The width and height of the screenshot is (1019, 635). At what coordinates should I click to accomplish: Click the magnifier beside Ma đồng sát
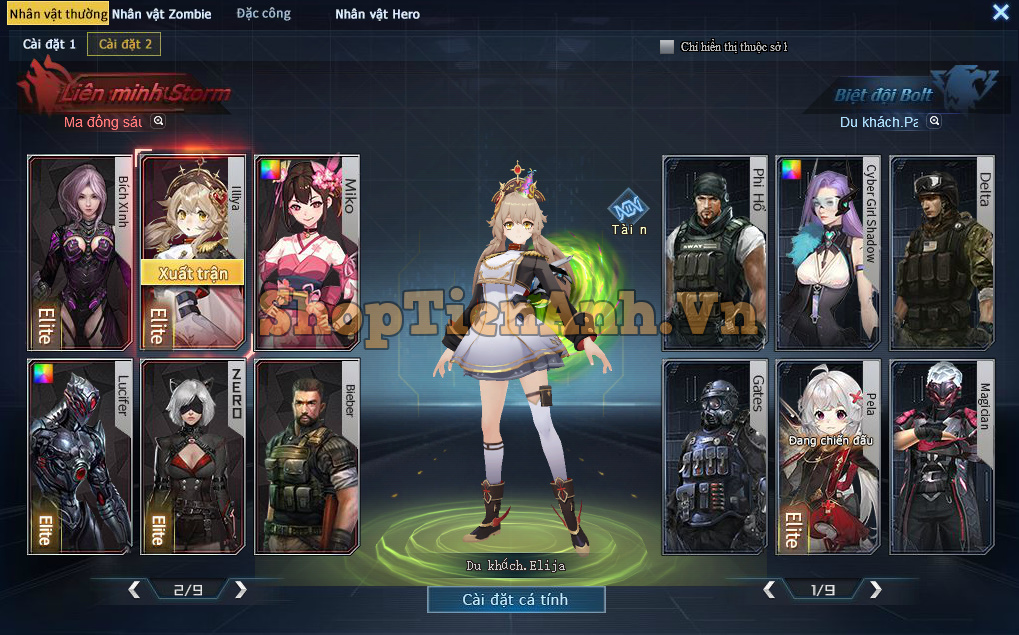[x=158, y=121]
